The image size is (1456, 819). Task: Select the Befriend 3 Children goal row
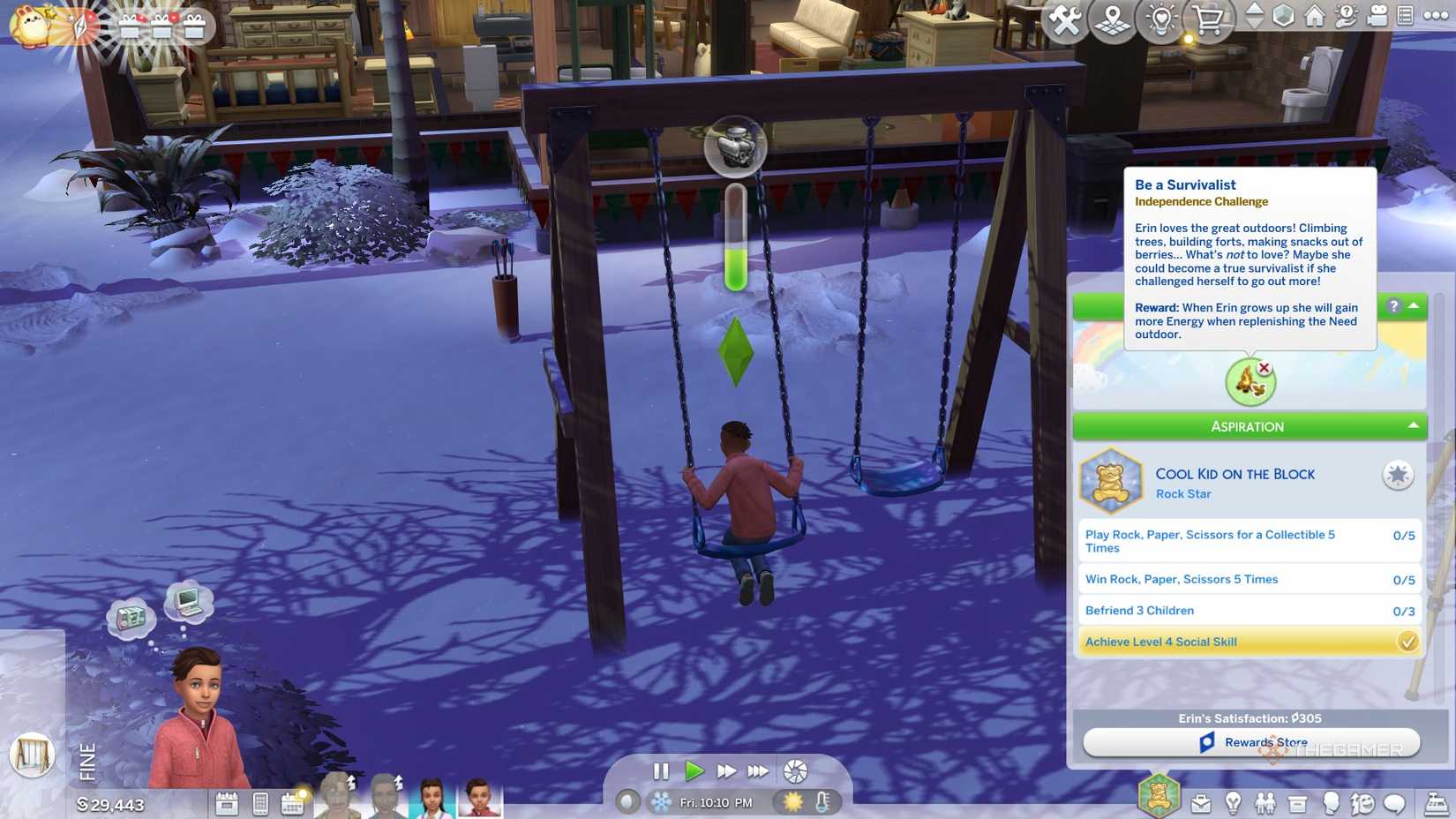click(x=1249, y=611)
